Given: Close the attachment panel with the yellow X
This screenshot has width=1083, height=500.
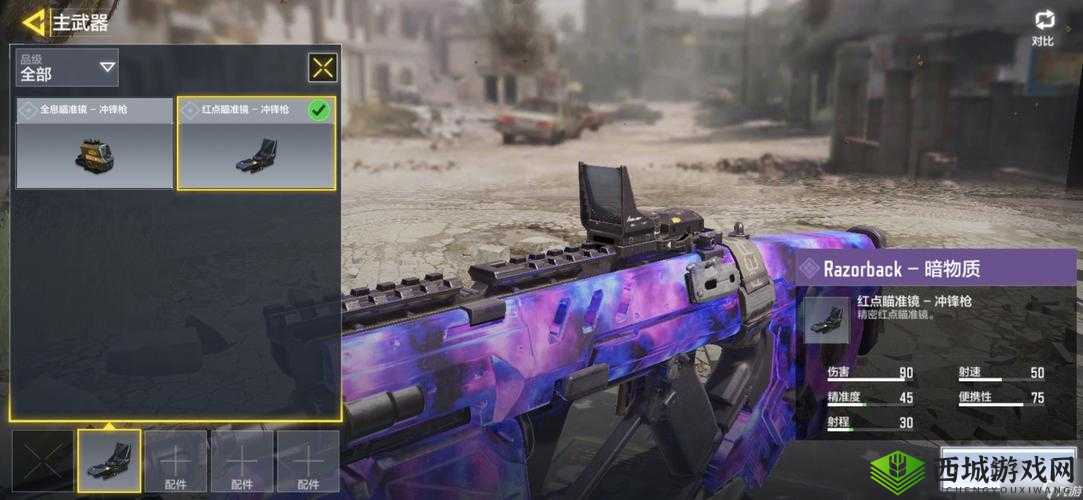Looking at the screenshot, I should pyautogui.click(x=322, y=67).
